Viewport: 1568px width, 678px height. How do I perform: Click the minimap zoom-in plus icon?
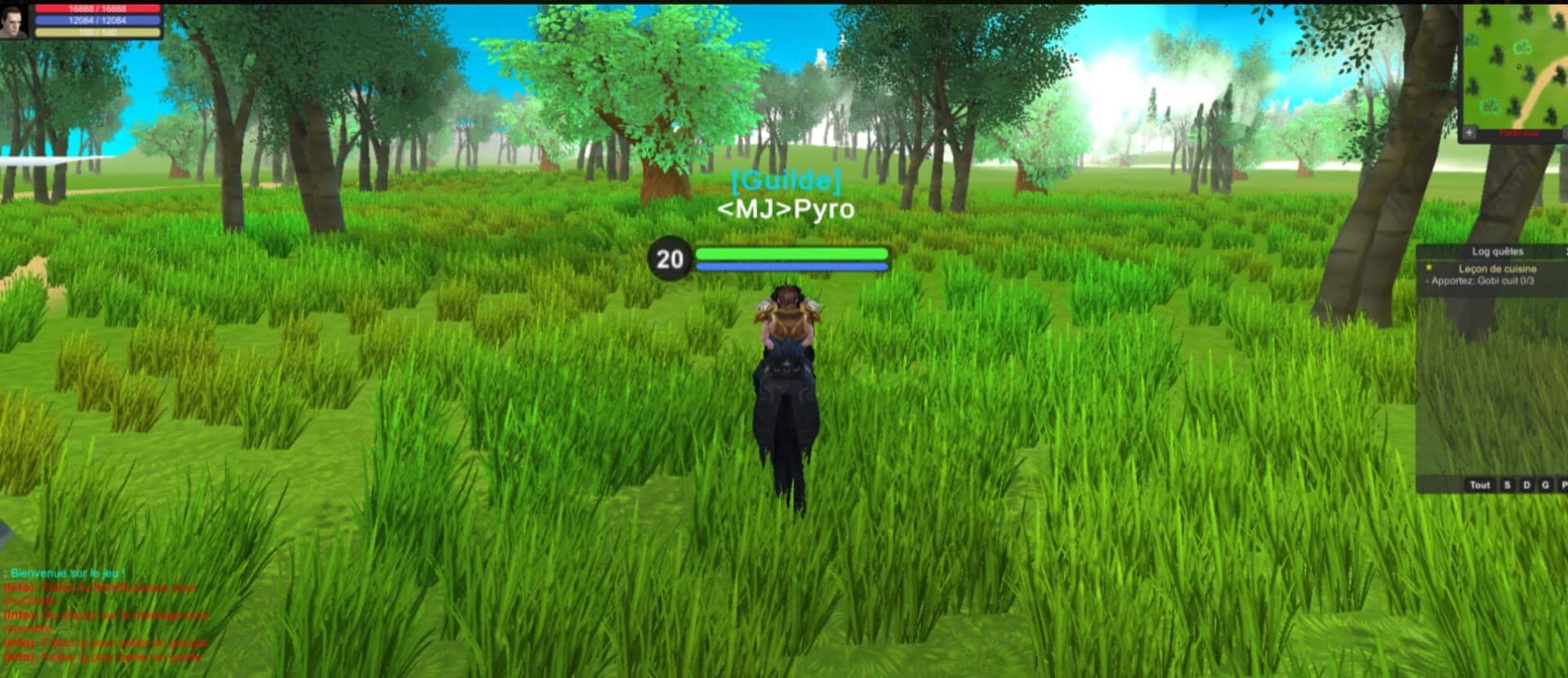click(1468, 132)
